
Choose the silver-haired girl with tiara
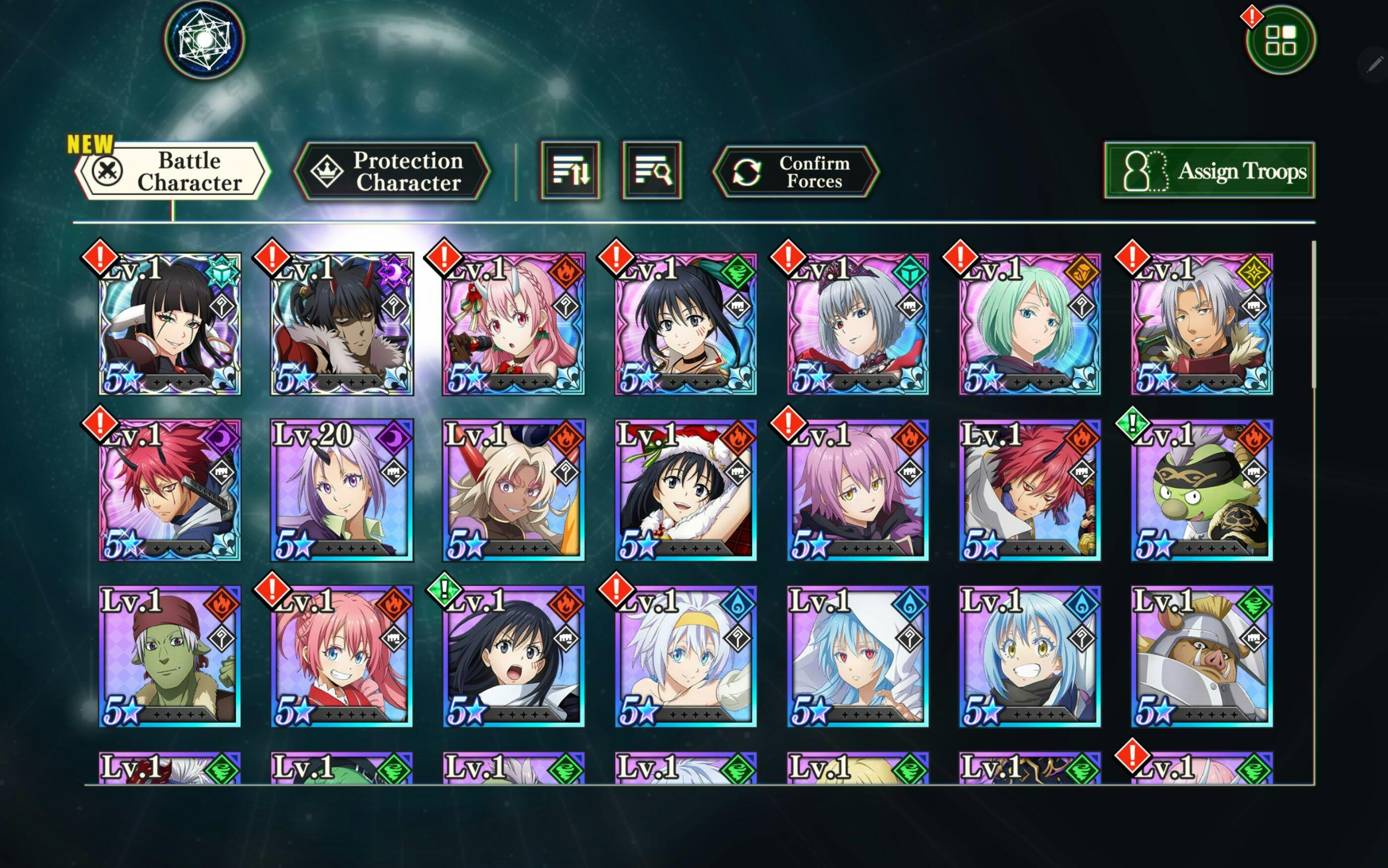(858, 324)
